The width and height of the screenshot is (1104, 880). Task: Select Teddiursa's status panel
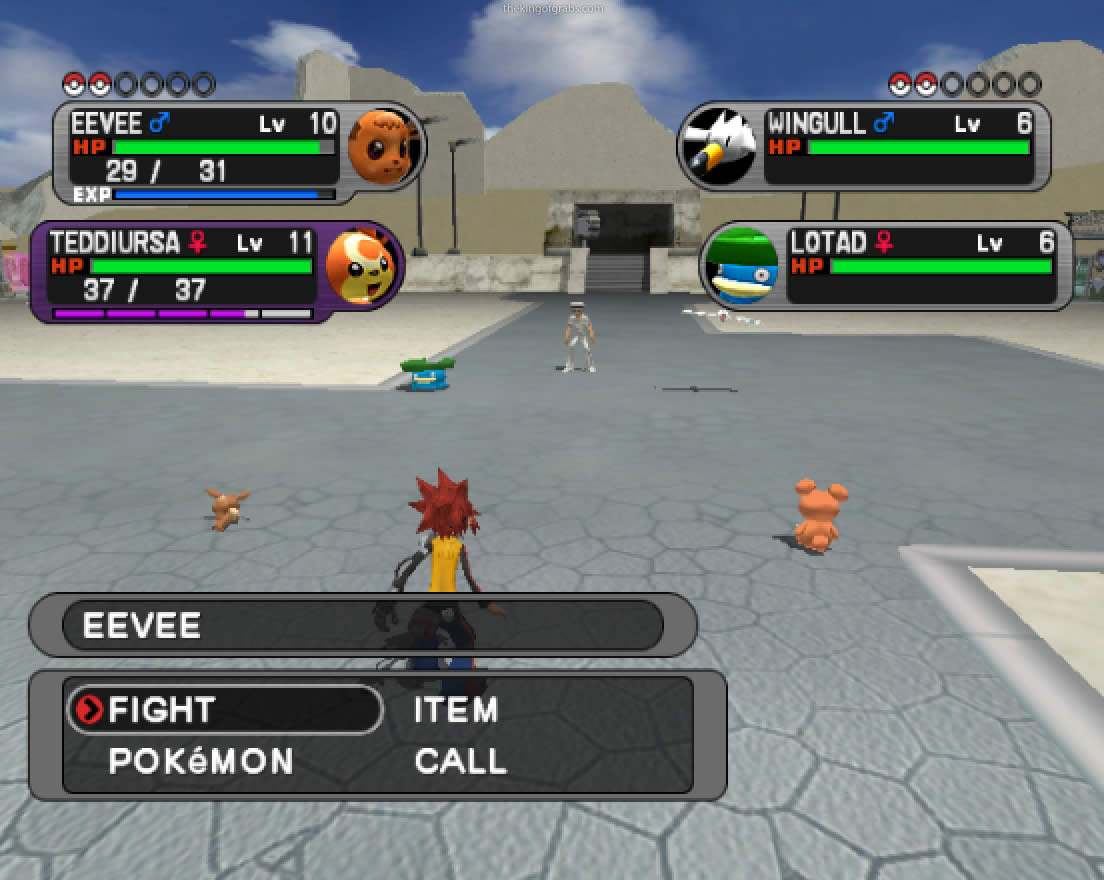tap(180, 272)
